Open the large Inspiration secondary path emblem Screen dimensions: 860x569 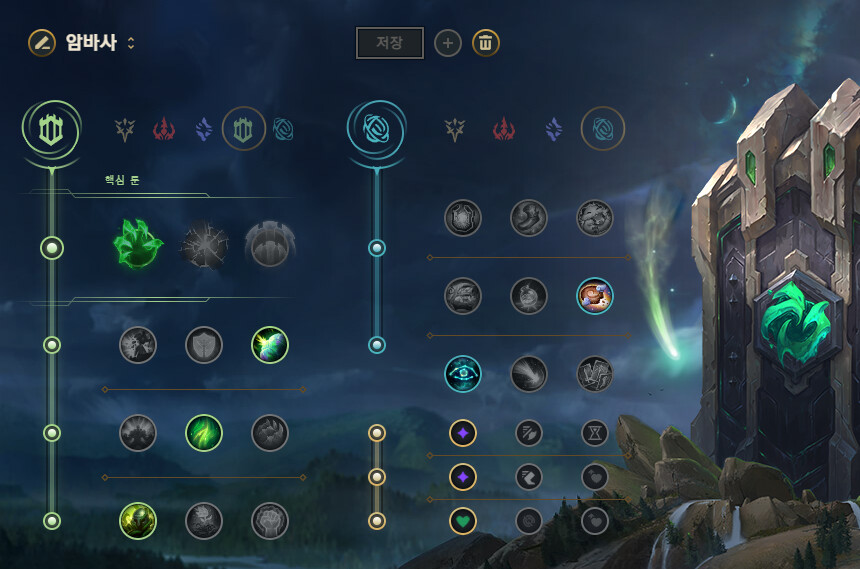(377, 128)
